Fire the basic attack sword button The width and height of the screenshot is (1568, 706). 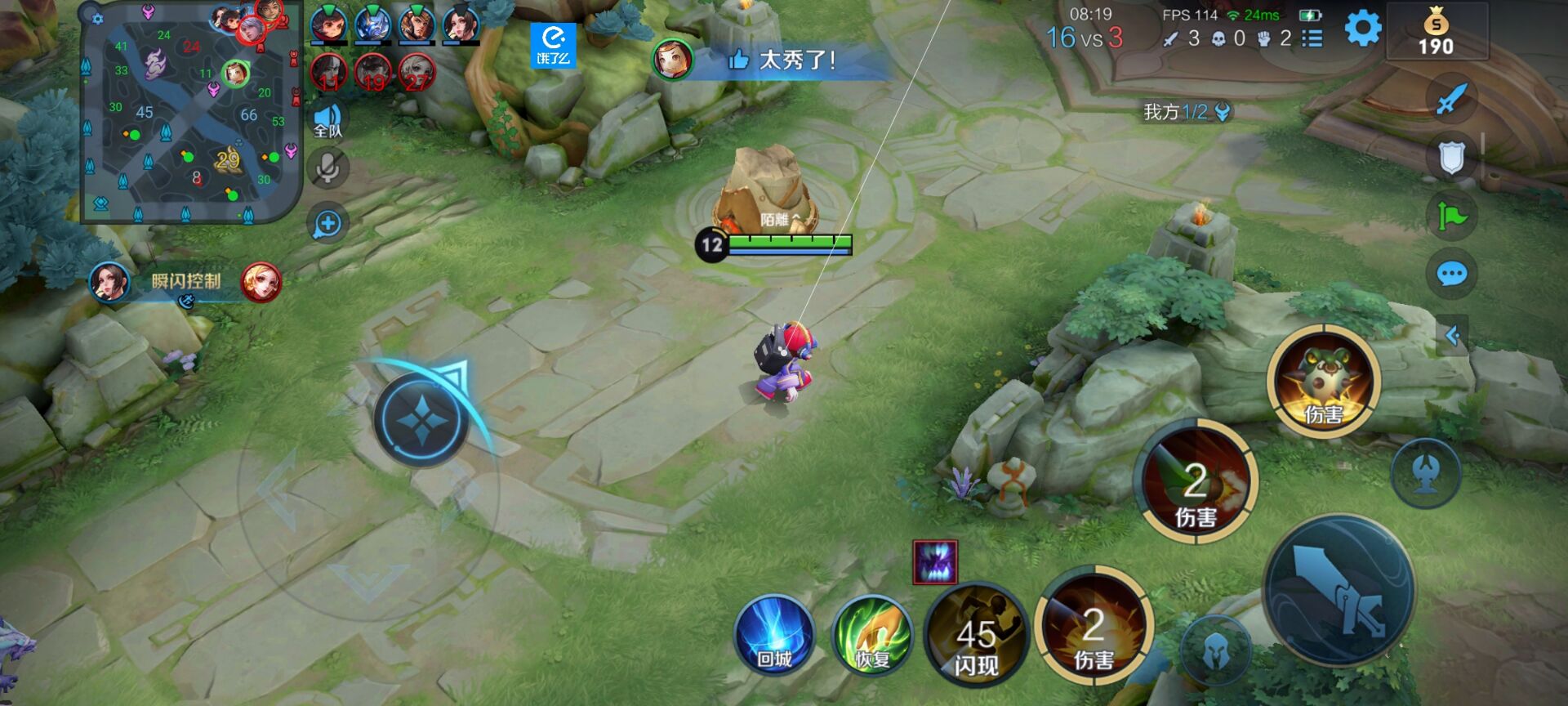click(1340, 589)
